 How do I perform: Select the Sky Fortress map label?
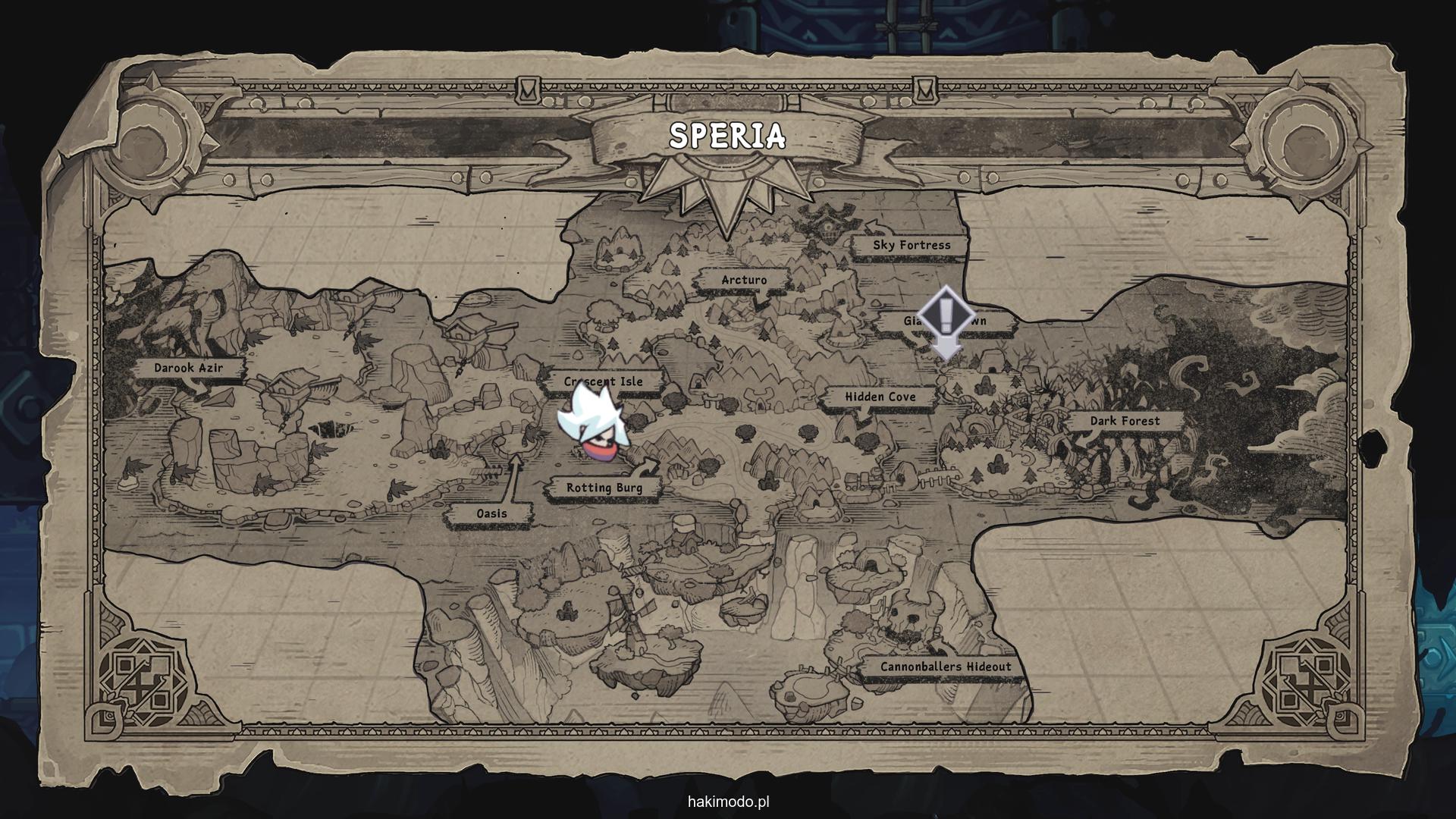click(x=911, y=245)
